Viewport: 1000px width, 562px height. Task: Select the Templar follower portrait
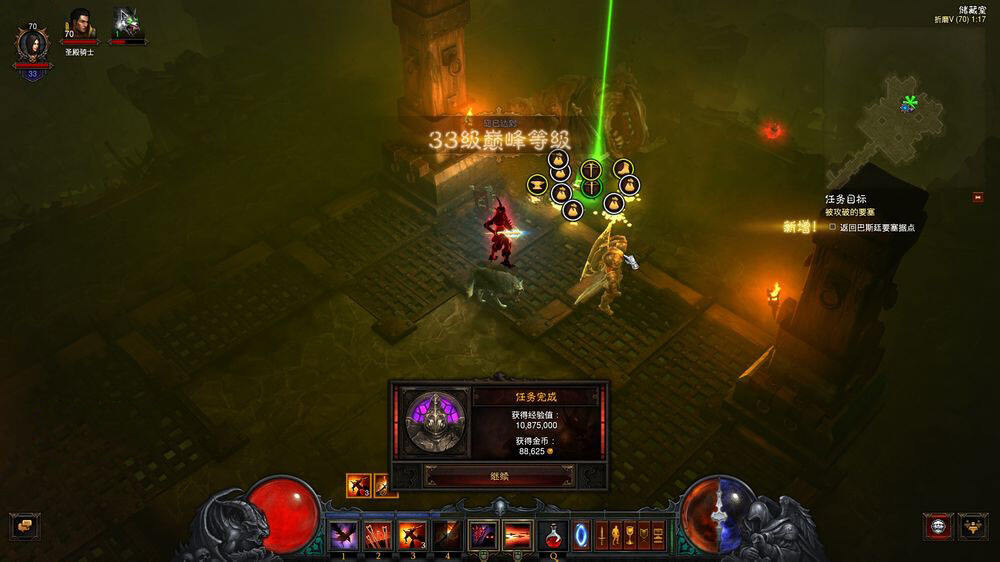click(80, 24)
